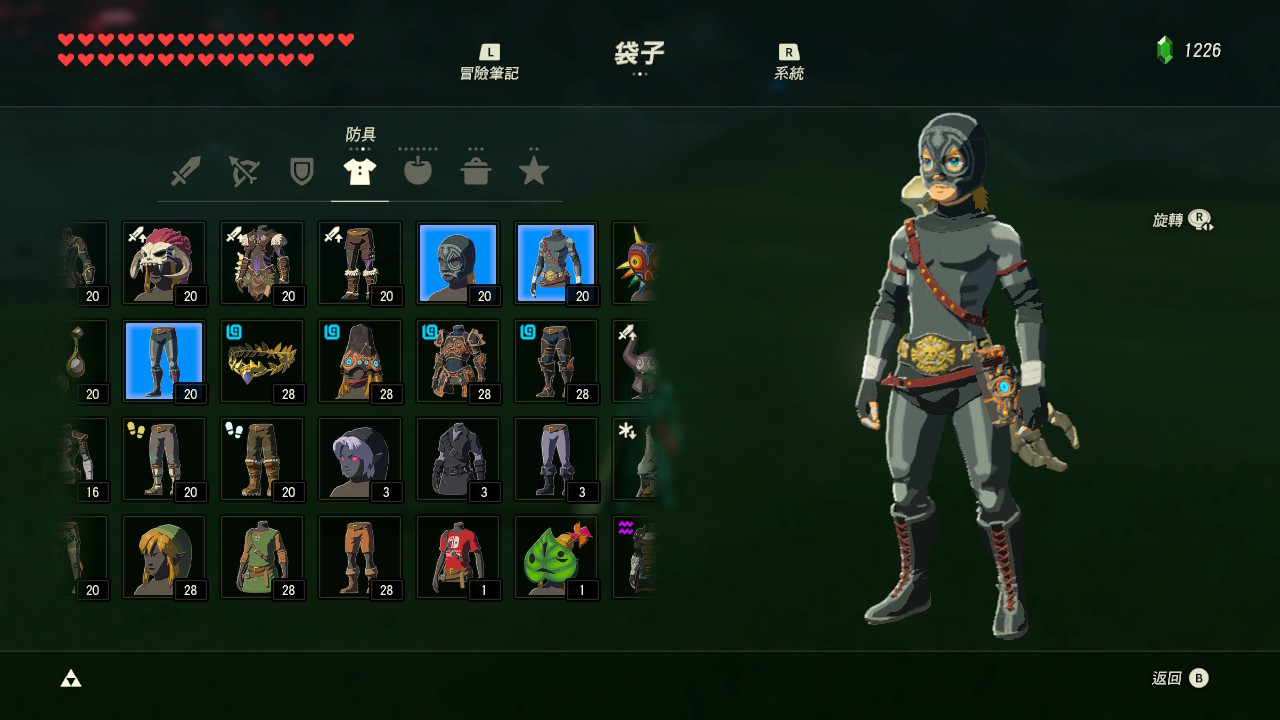Select the 防具 armor tab label
Screen dimensions: 1280x720
pos(359,132)
